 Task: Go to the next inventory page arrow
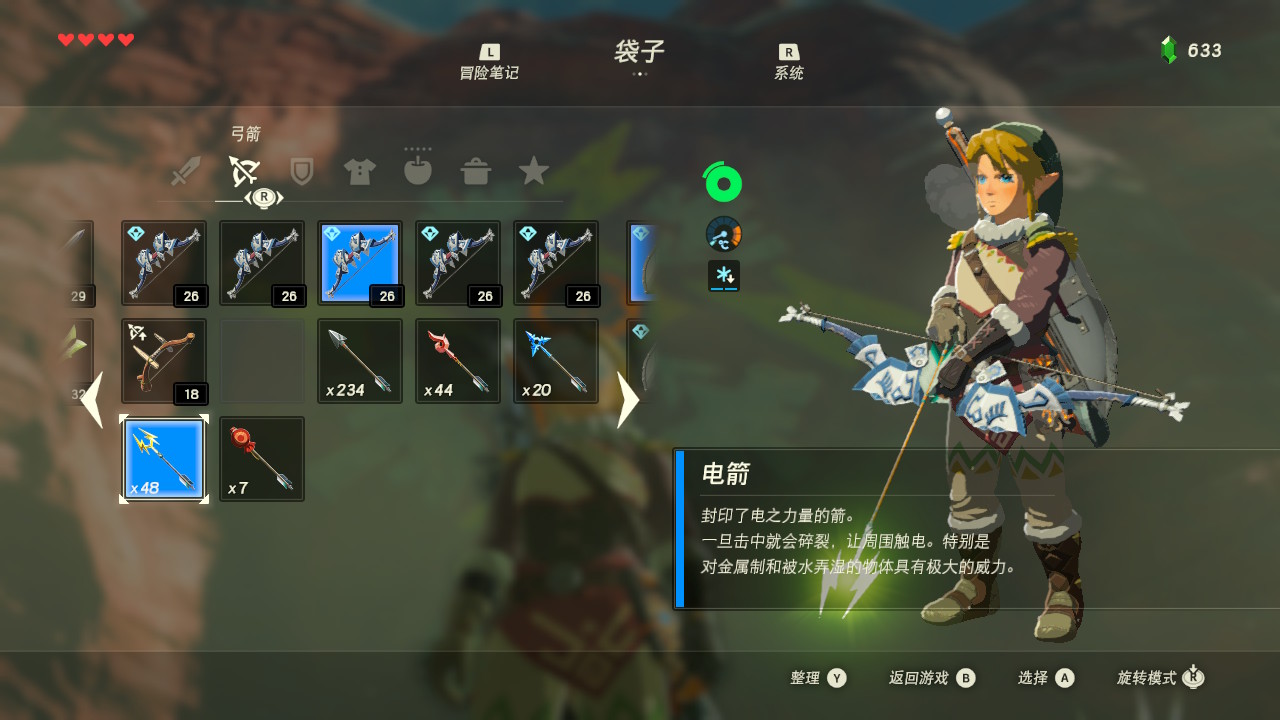pyautogui.click(x=627, y=399)
